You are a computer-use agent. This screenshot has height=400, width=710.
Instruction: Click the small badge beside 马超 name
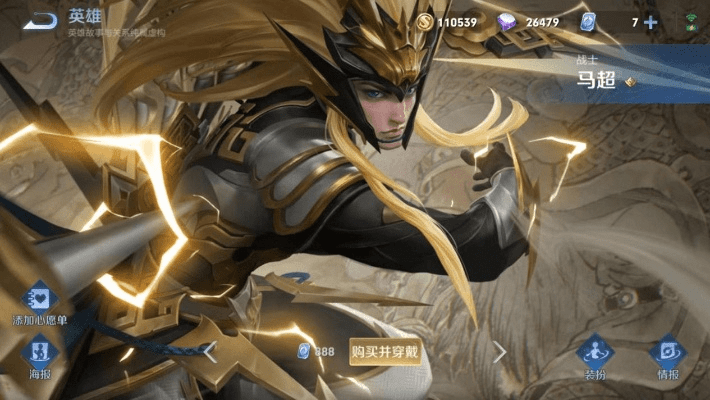tap(630, 82)
